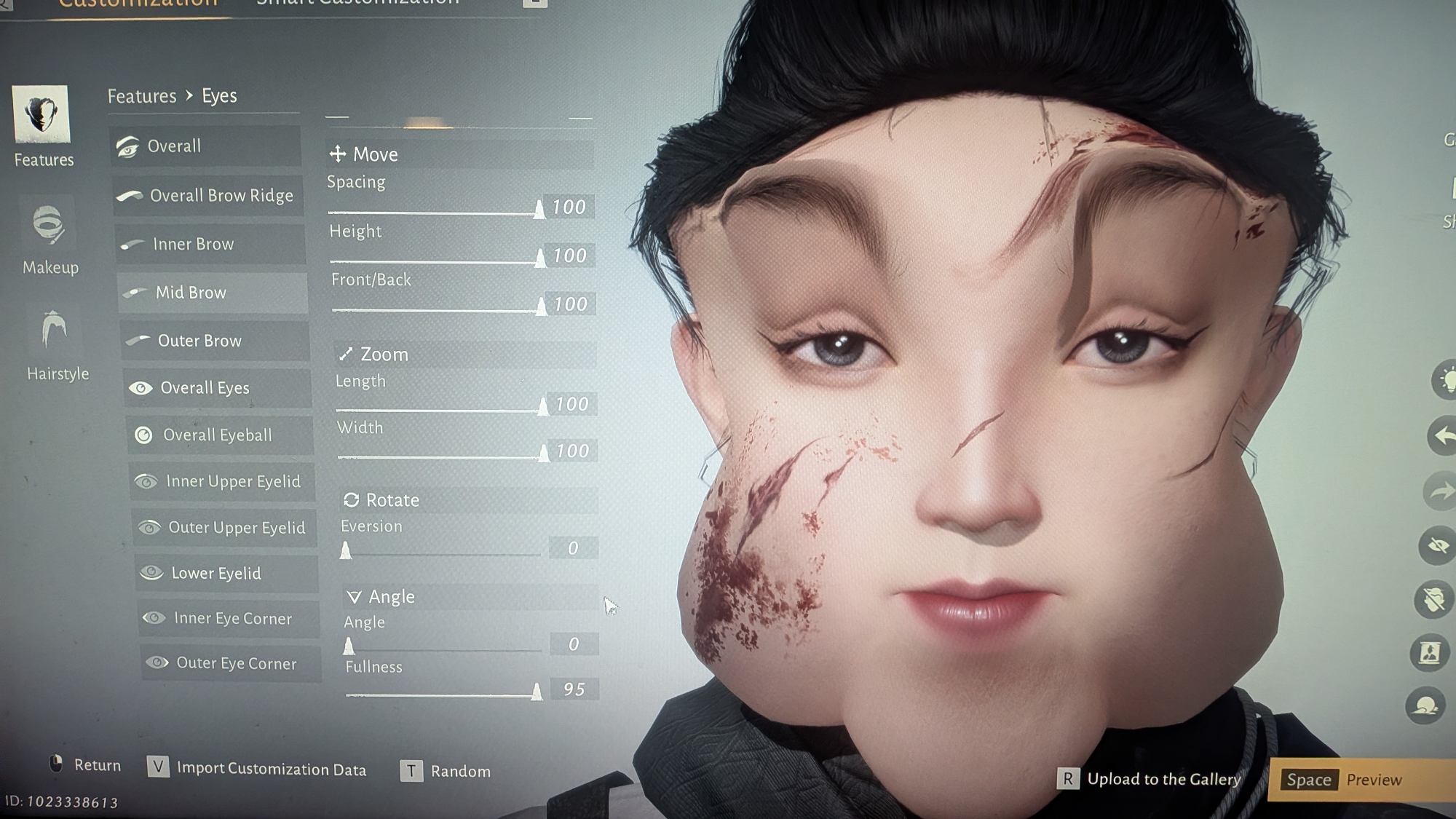The height and width of the screenshot is (819, 1456).
Task: Select the Inner Brow entry
Action: [x=210, y=244]
